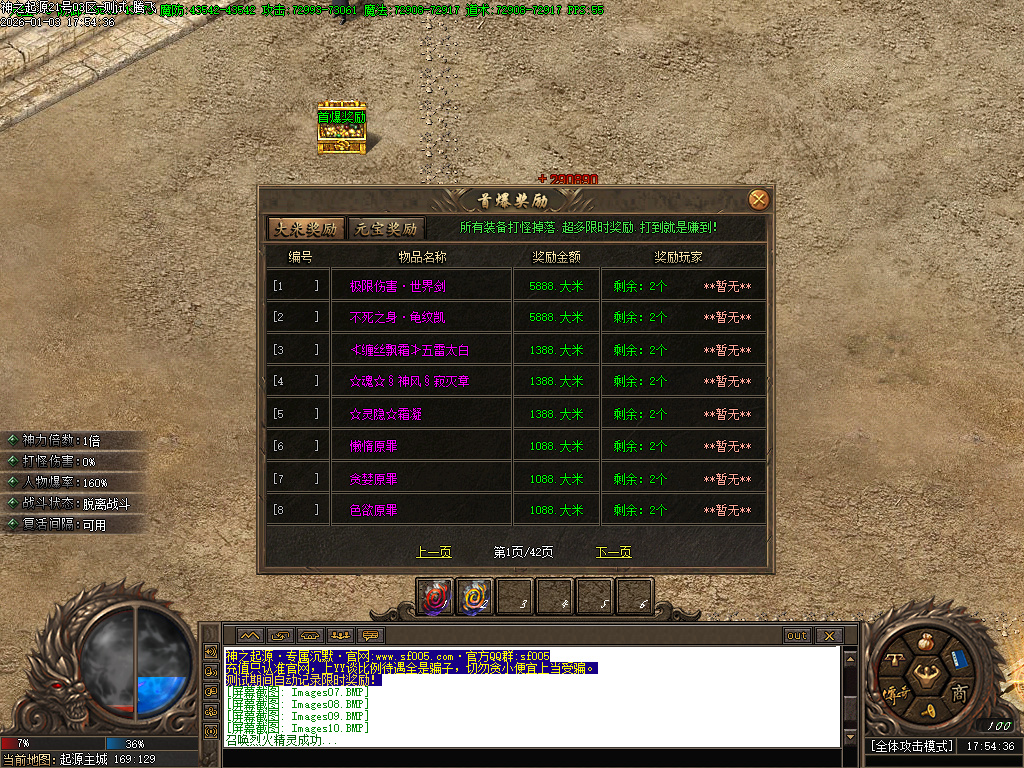Activate the red swirl skill in slot 1
1024x768 pixels.
pyautogui.click(x=435, y=597)
